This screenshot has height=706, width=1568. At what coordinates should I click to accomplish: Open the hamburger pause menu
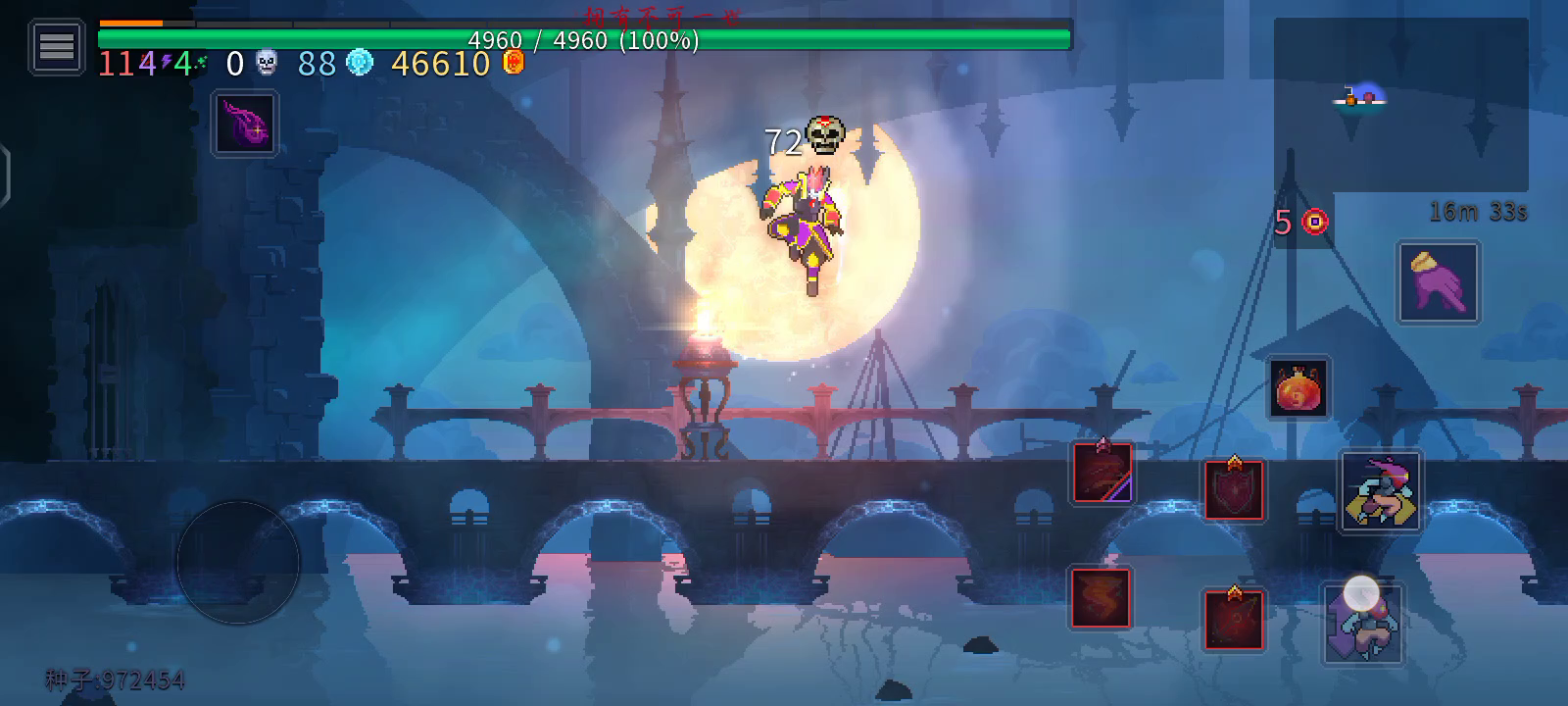[56, 45]
